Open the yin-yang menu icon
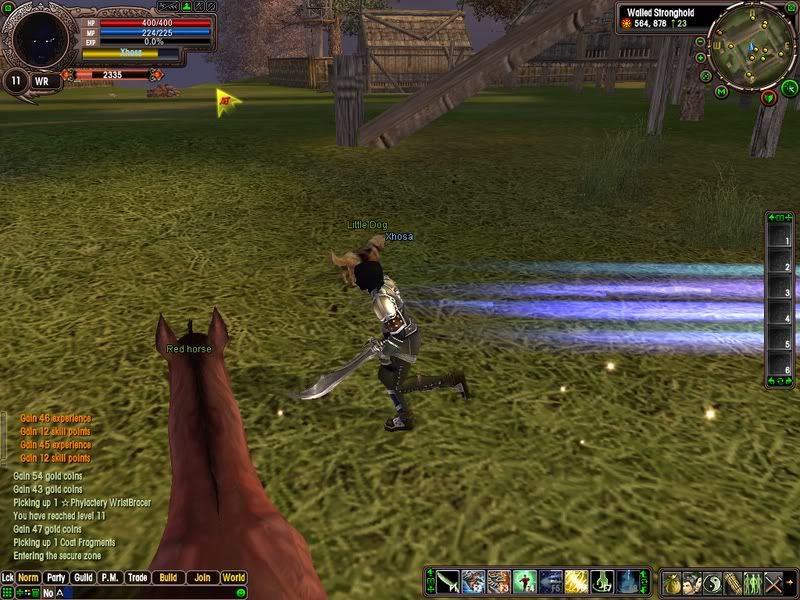 point(712,582)
